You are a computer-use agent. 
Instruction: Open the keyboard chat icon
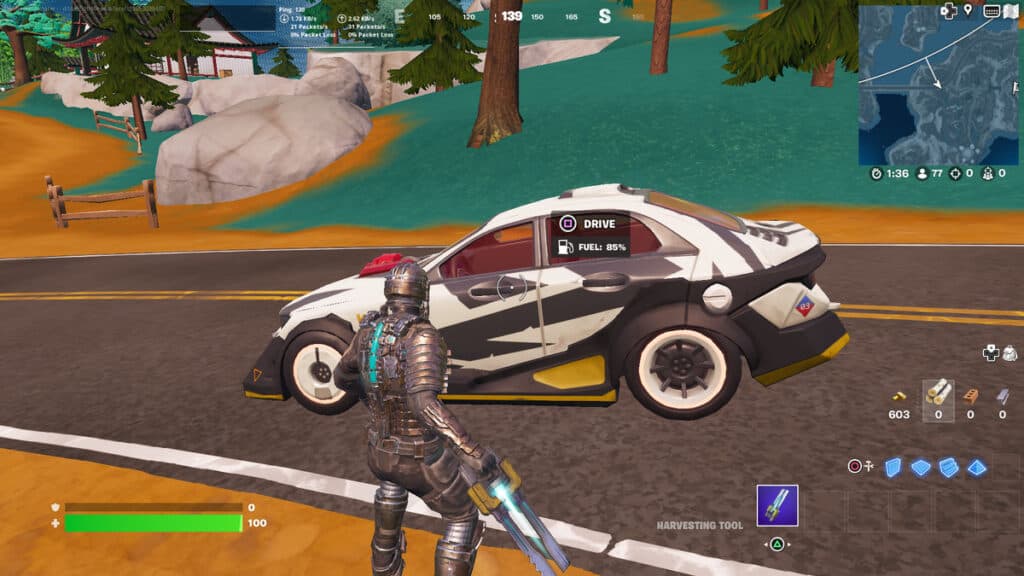coord(990,11)
